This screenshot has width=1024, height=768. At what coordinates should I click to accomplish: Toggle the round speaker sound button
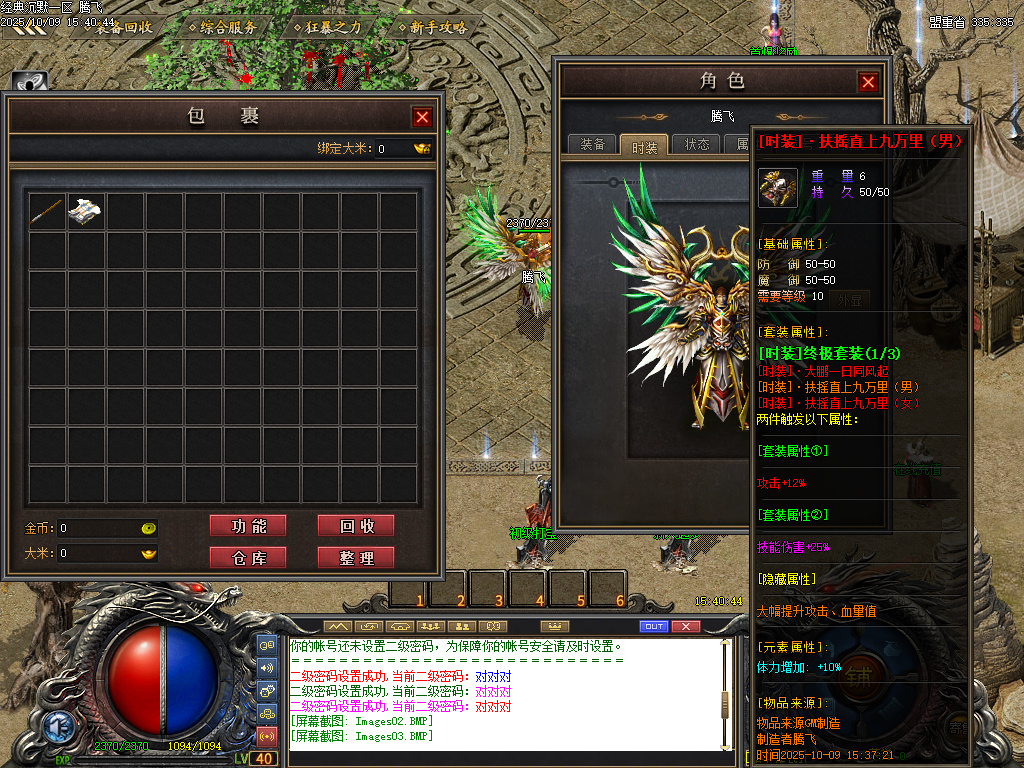click(268, 667)
